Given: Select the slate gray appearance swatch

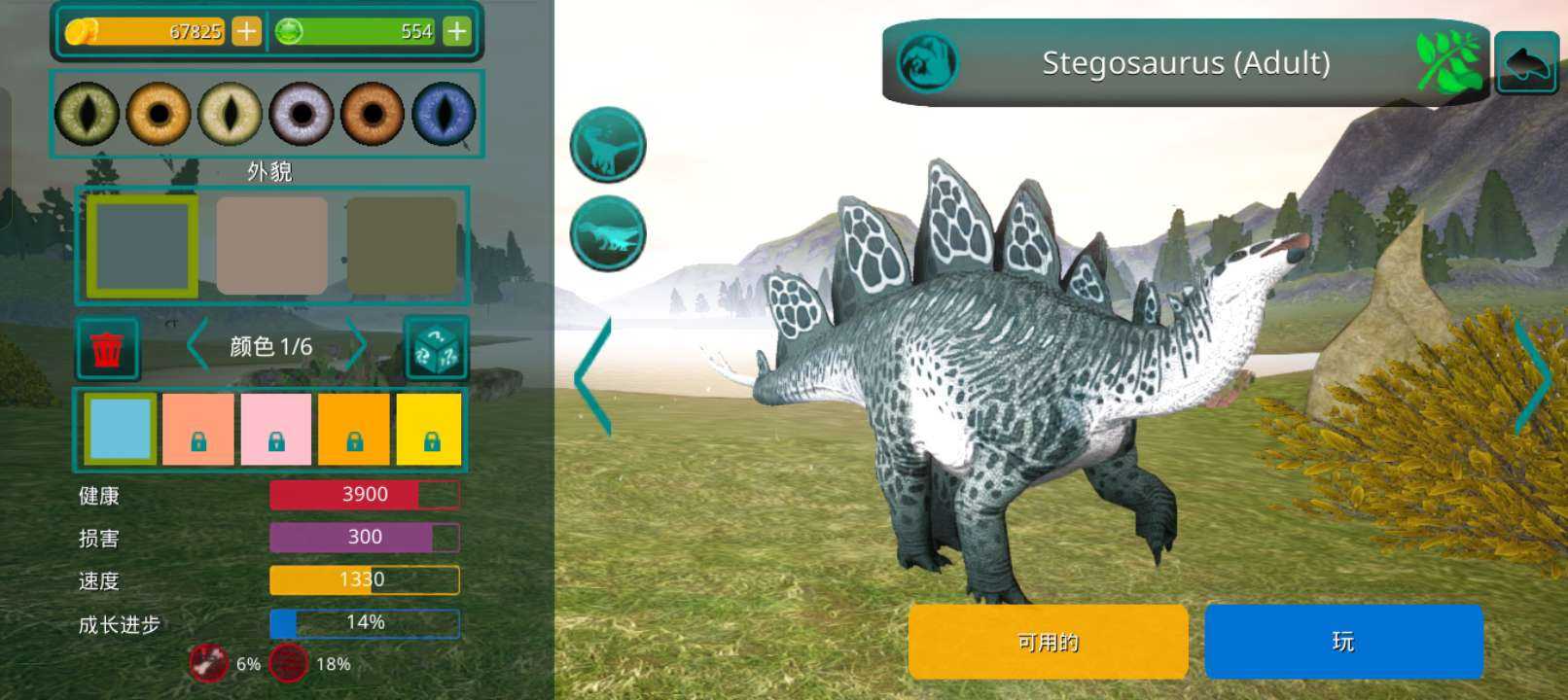Looking at the screenshot, I should tap(143, 246).
